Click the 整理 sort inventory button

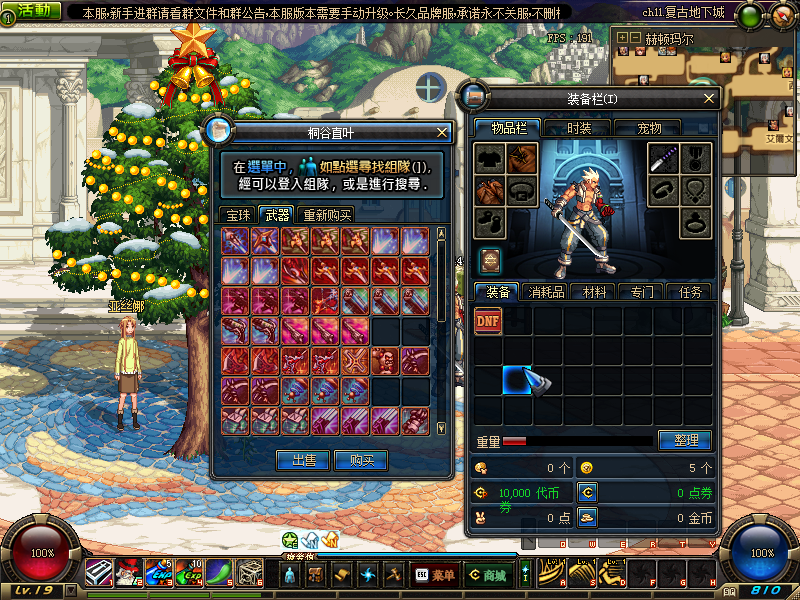pyautogui.click(x=685, y=440)
